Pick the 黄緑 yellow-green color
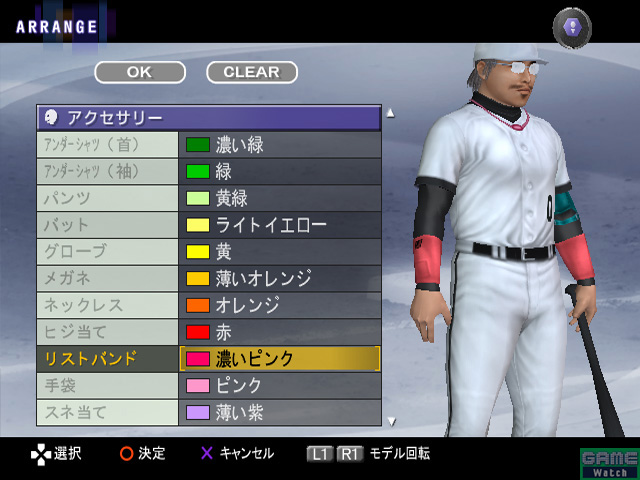Viewport: 640px width, 480px height. pyautogui.click(x=279, y=198)
